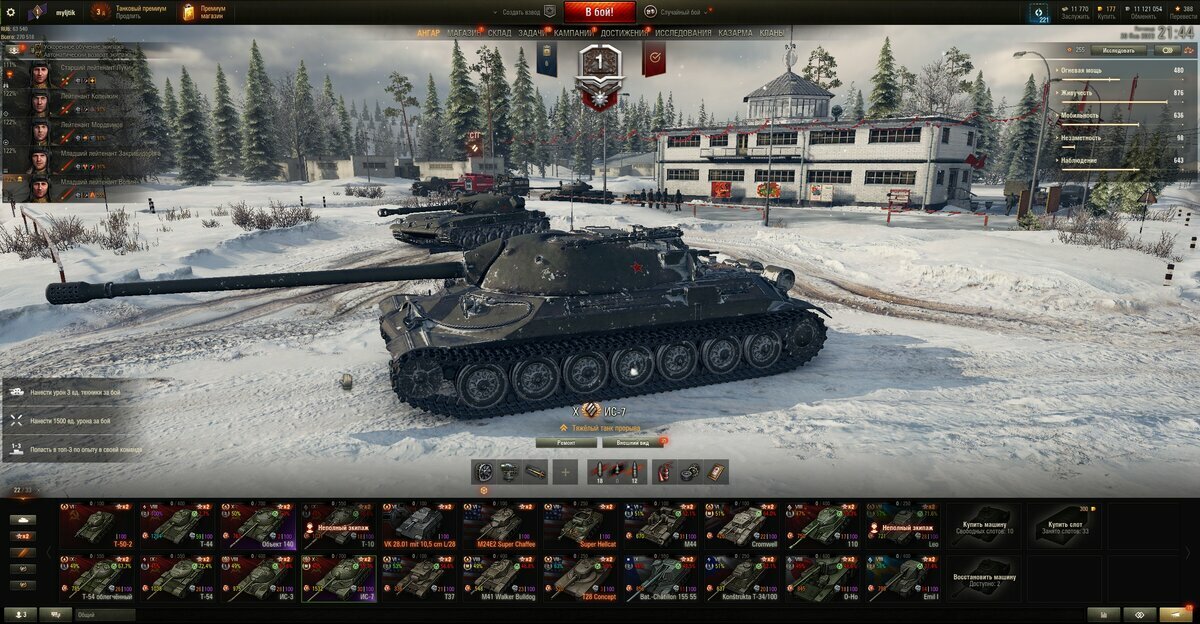Choose the Super Hellcat tank card

[x=581, y=526]
